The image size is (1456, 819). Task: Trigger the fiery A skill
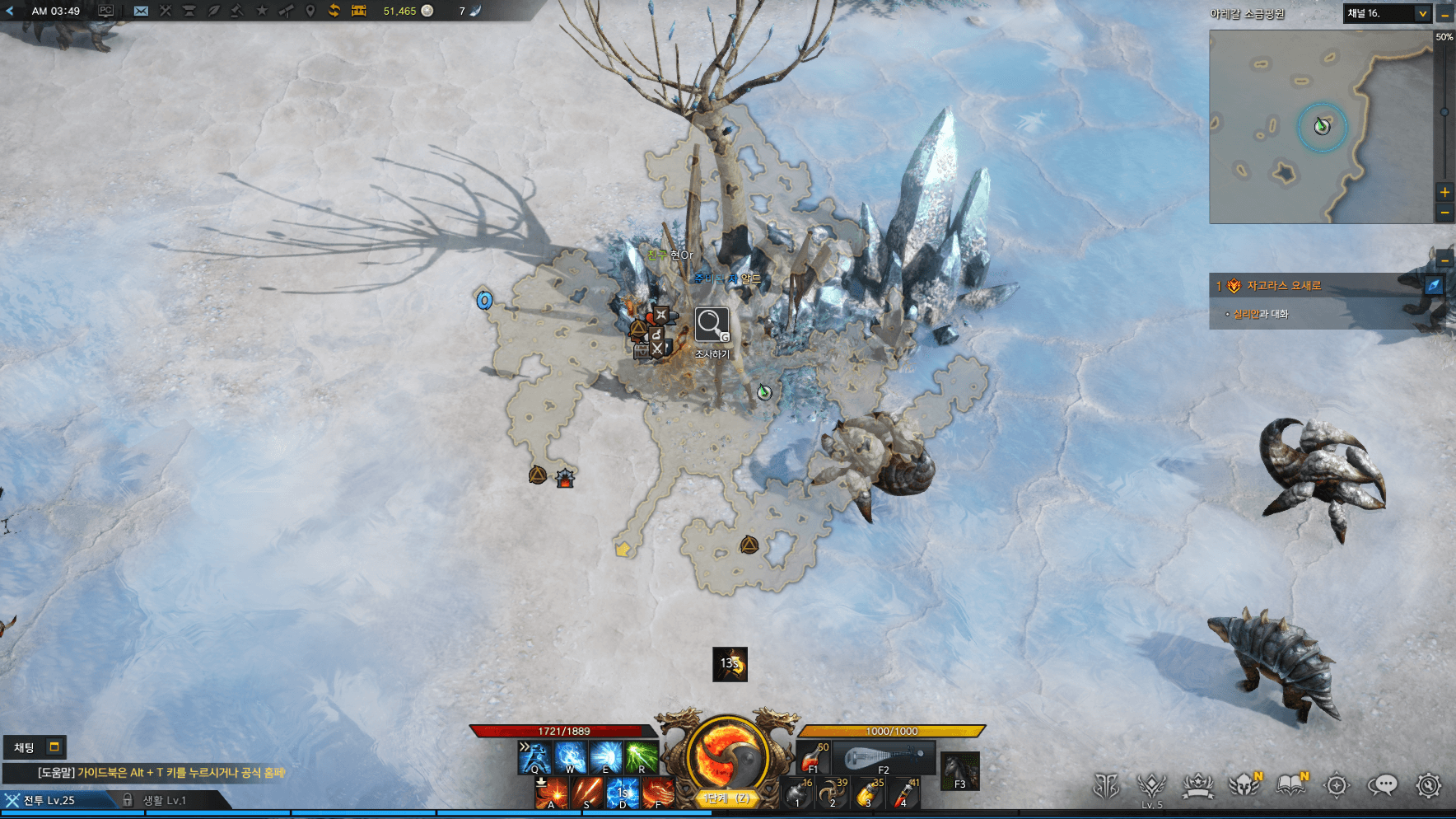551,793
